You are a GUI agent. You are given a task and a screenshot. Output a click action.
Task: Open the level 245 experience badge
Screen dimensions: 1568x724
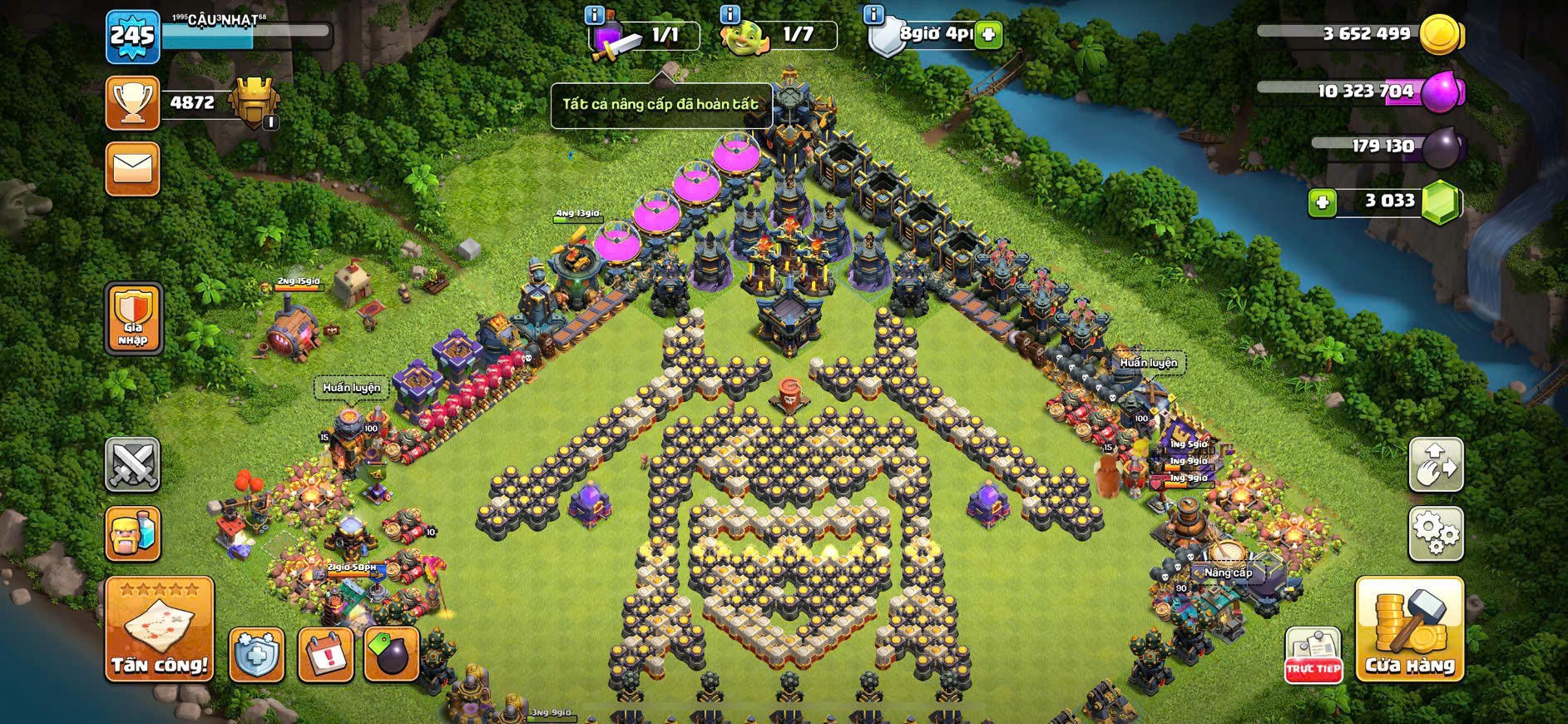click(x=133, y=37)
